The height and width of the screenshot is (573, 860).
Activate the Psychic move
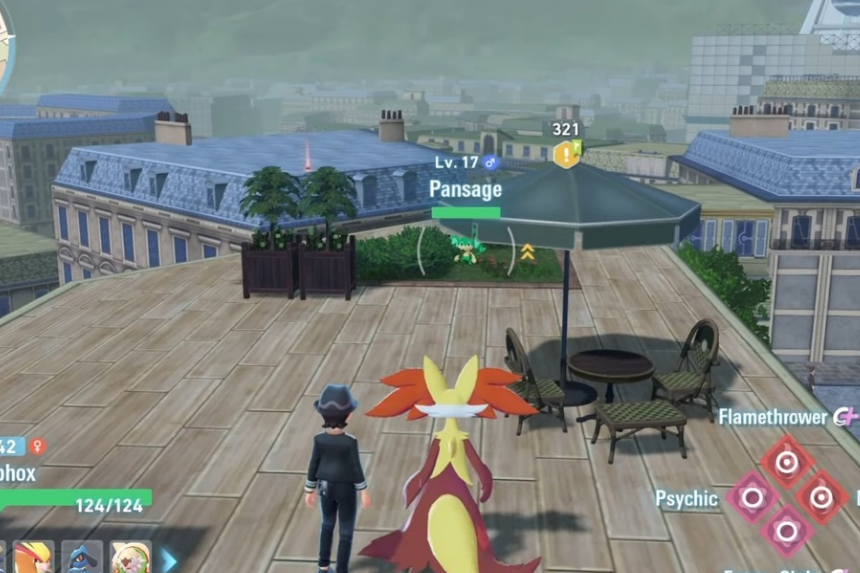751,497
